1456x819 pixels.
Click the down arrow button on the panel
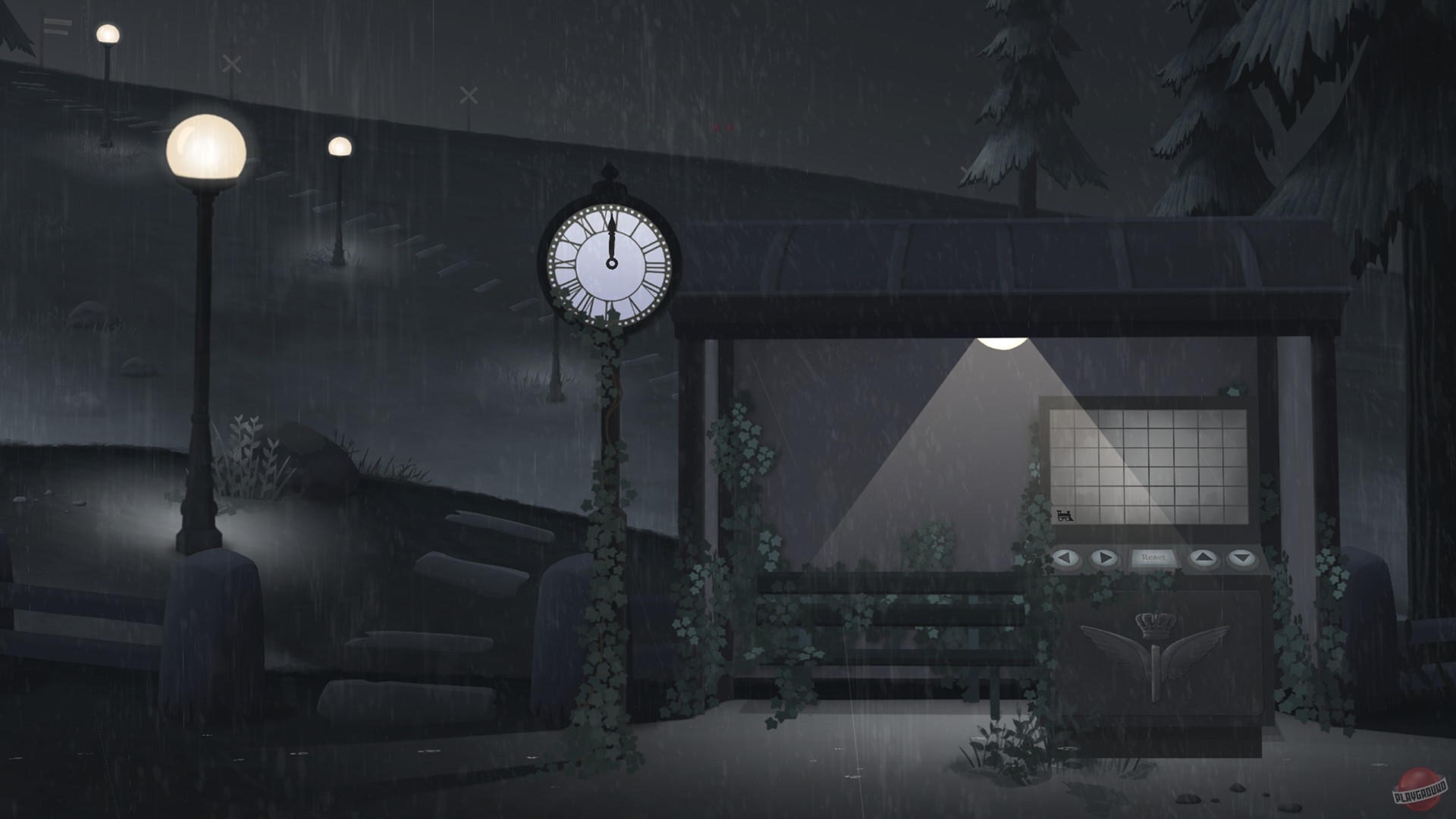(1241, 558)
